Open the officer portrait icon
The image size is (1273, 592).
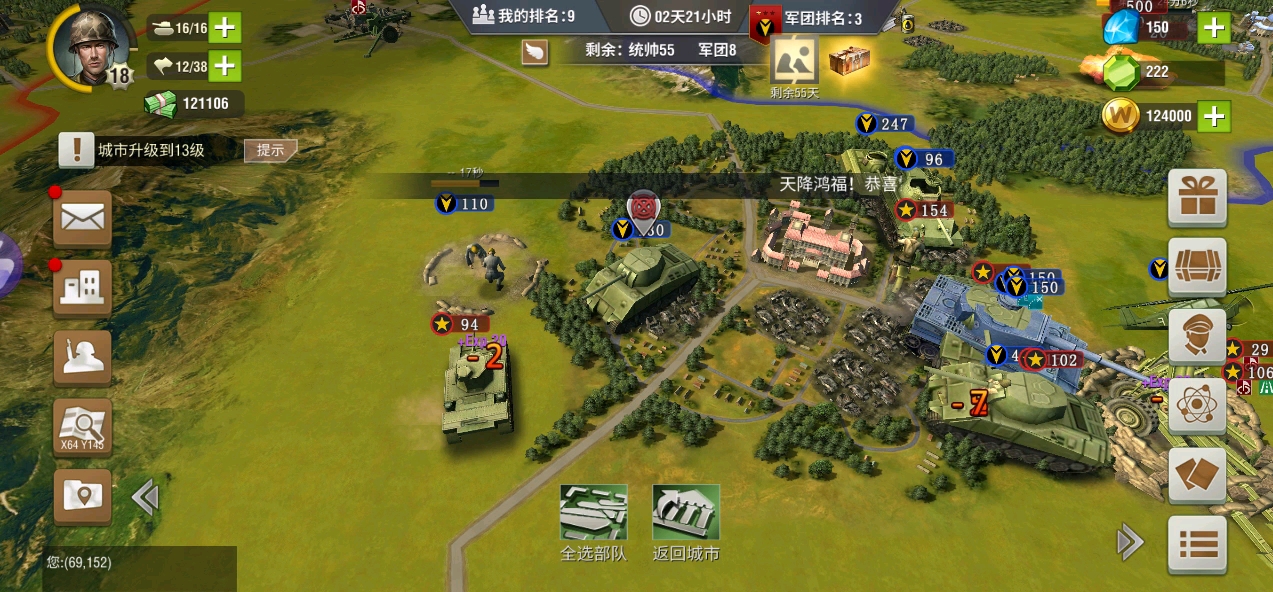coord(1197,334)
